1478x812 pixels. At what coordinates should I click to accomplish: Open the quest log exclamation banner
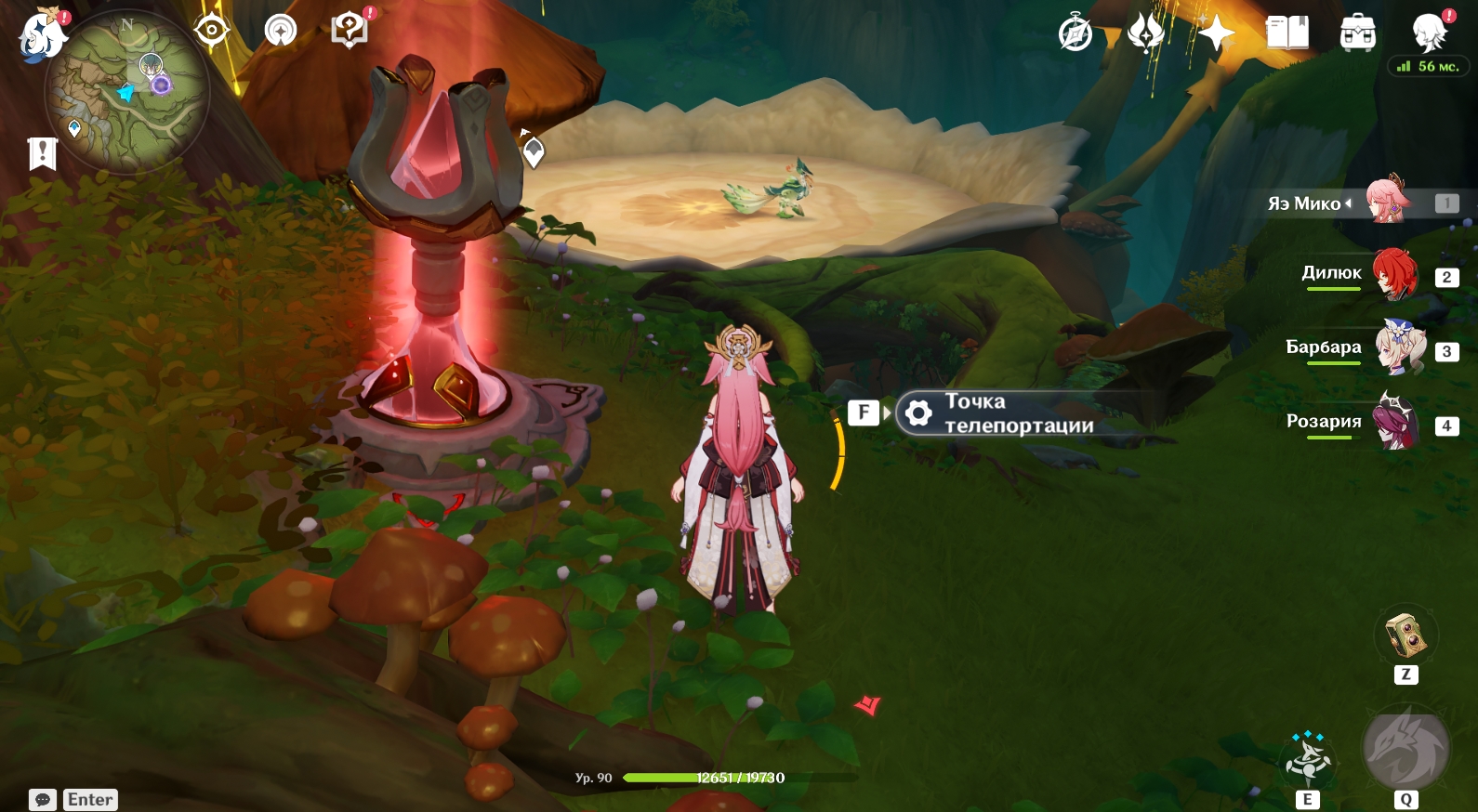pyautogui.click(x=43, y=153)
